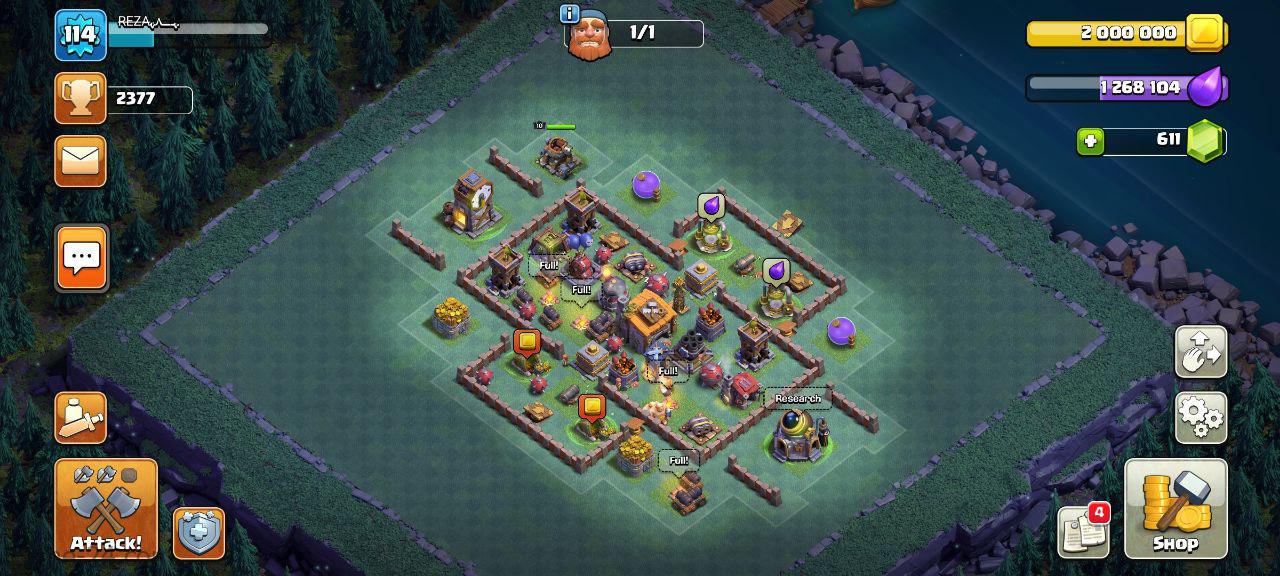Open the settings gear menu
Image resolution: width=1280 pixels, height=576 pixels.
[x=1201, y=417]
